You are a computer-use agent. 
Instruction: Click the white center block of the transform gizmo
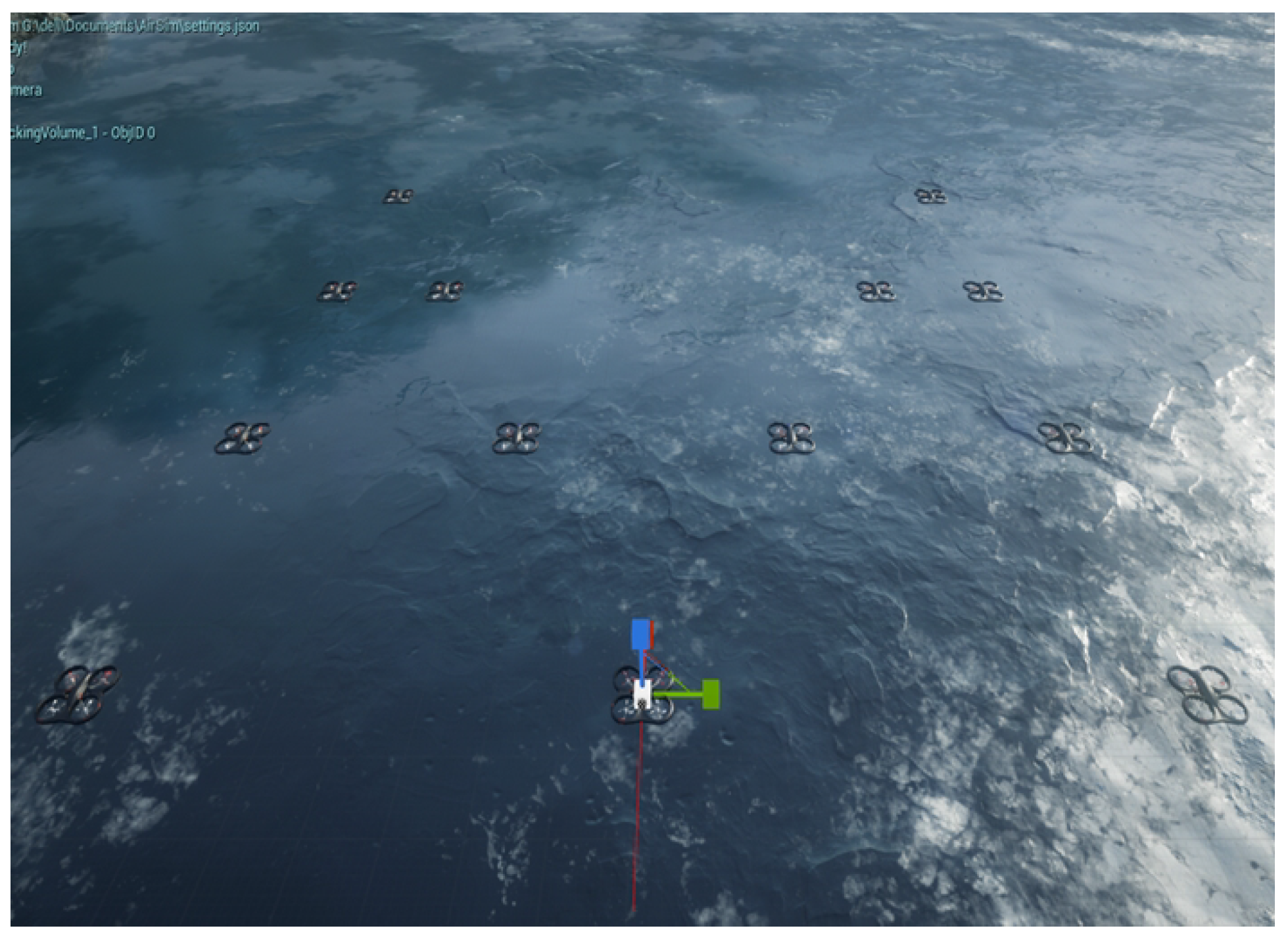tap(642, 693)
